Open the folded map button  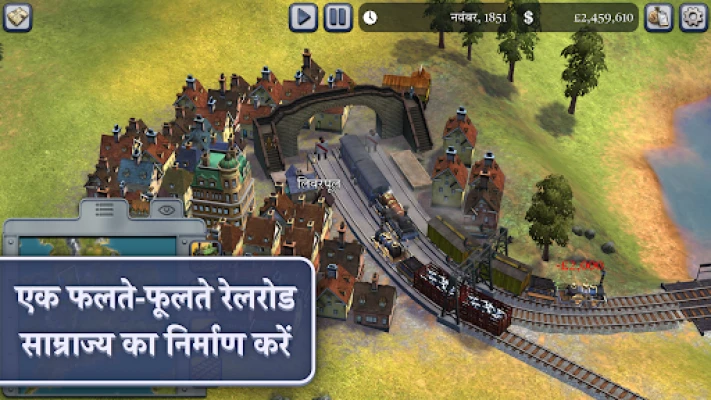[17, 16]
